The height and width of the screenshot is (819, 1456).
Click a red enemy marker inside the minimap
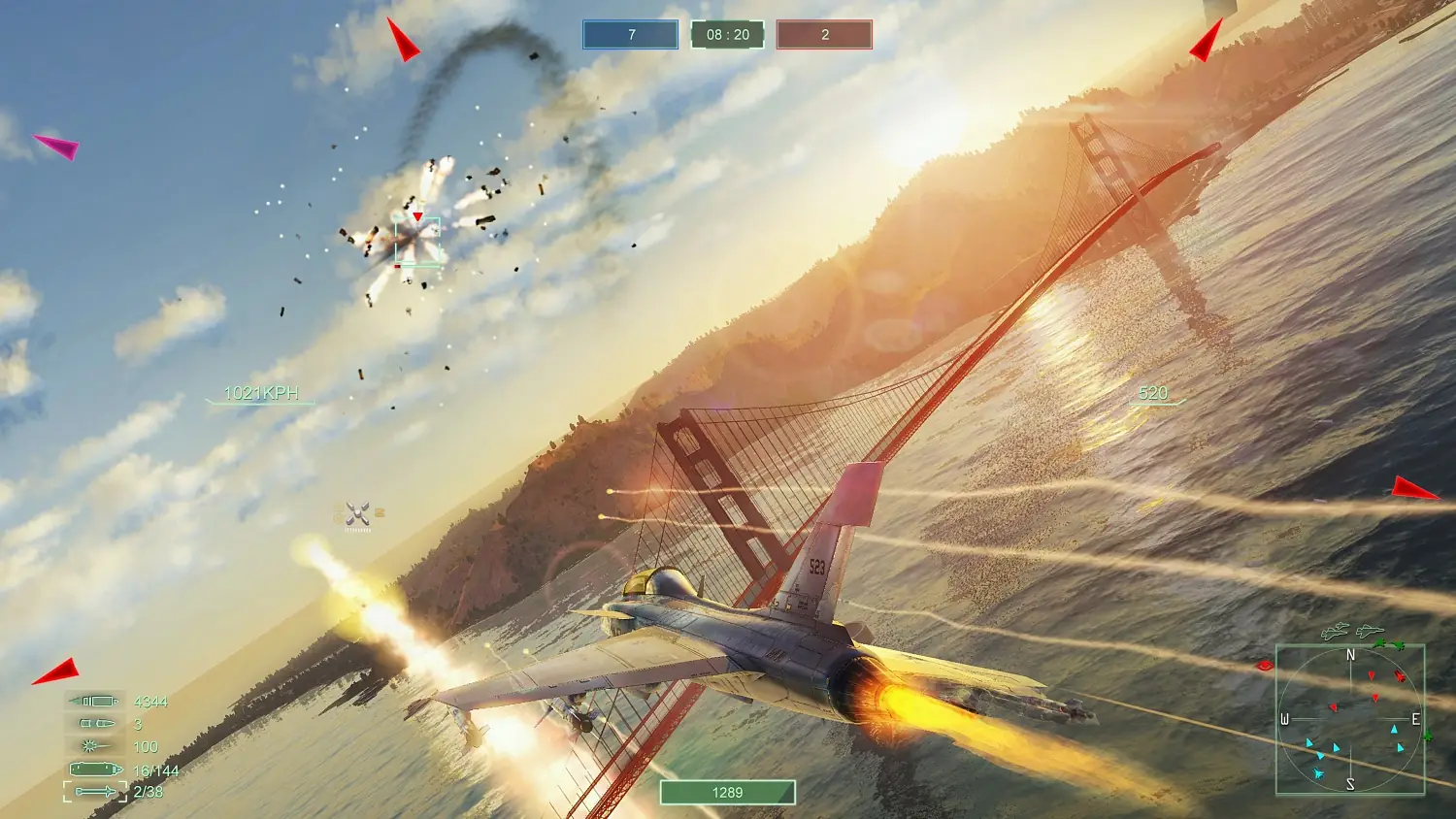(x=1372, y=675)
